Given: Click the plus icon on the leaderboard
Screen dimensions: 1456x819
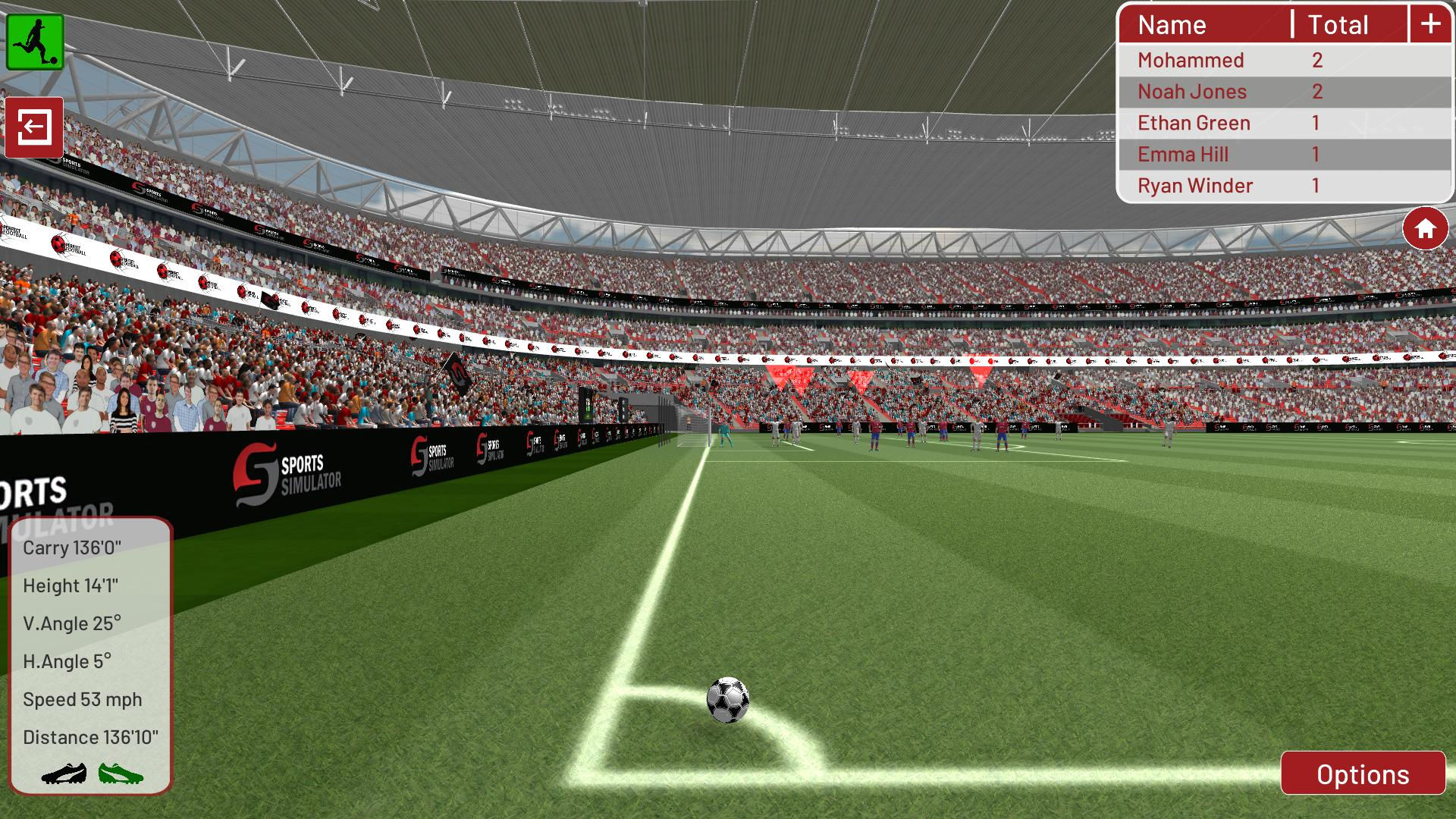Looking at the screenshot, I should (1430, 24).
